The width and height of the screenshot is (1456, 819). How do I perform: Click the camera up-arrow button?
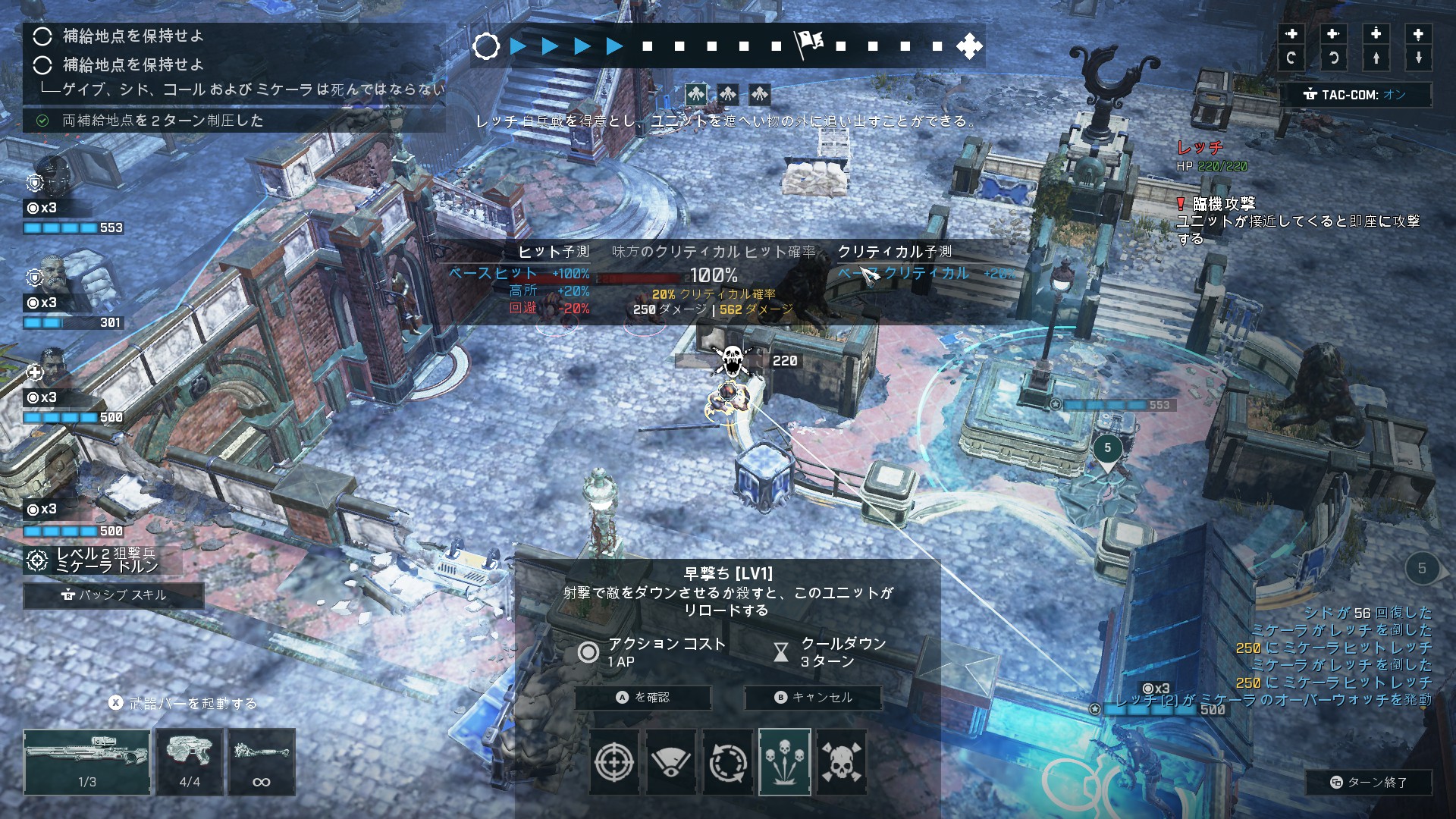click(x=1376, y=58)
